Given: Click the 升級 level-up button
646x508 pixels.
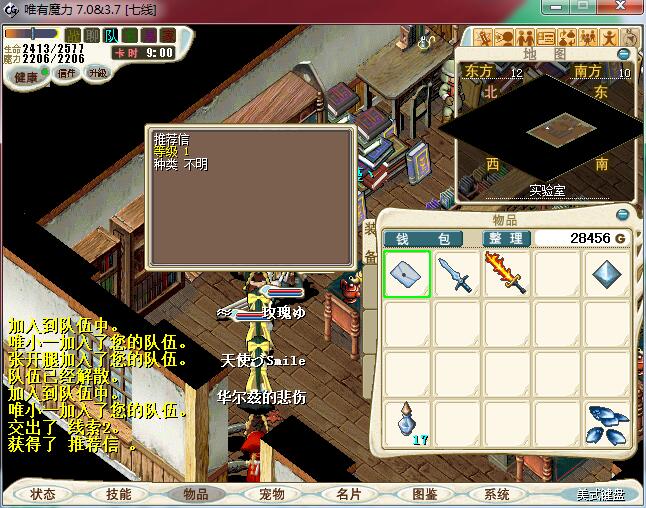Looking at the screenshot, I should pyautogui.click(x=98, y=73).
